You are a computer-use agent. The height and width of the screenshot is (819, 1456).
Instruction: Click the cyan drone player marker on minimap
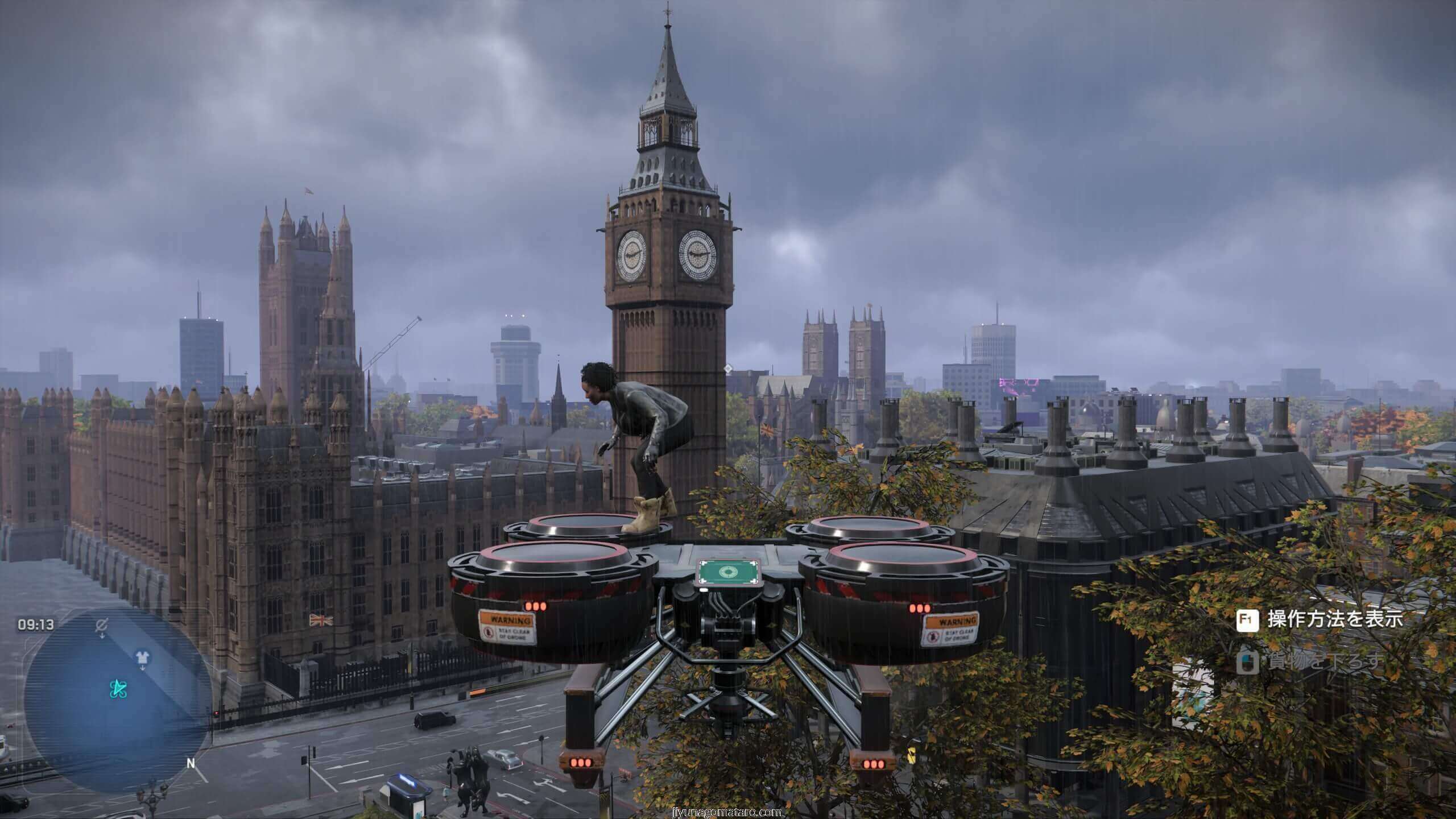(x=118, y=690)
